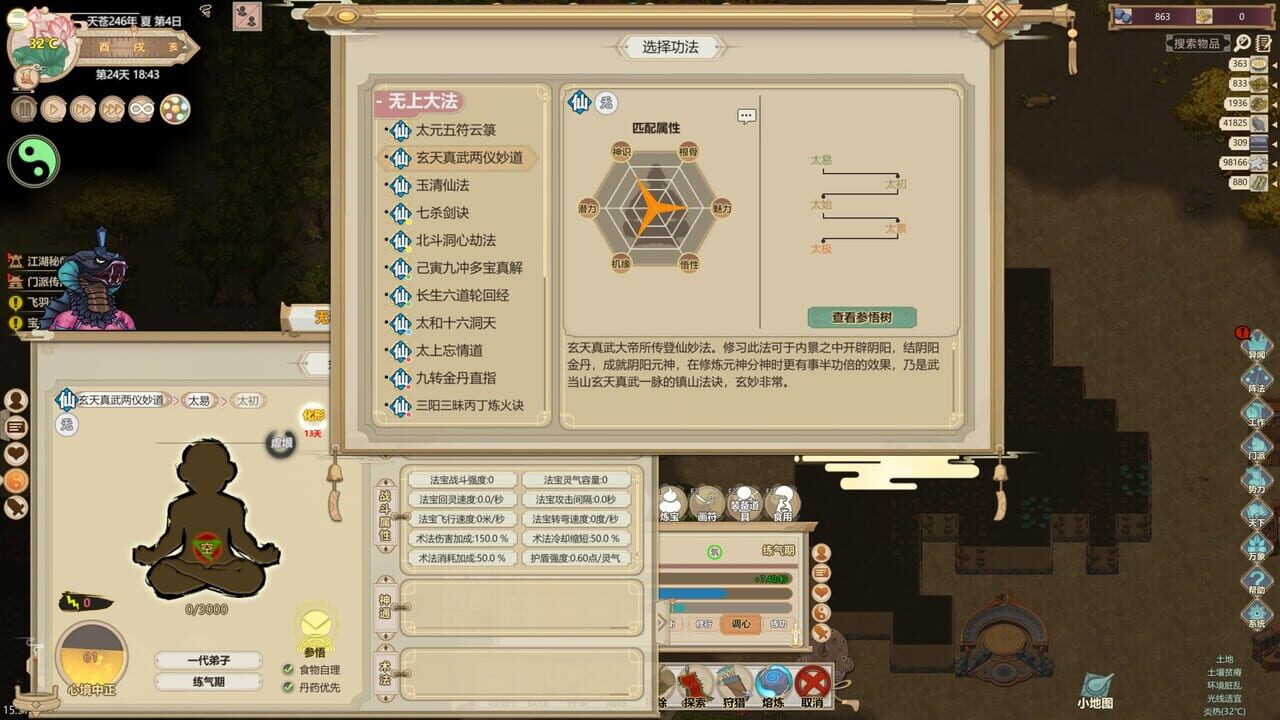
Task: Open the 炼宝 treasure refining tool
Action: pos(670,501)
